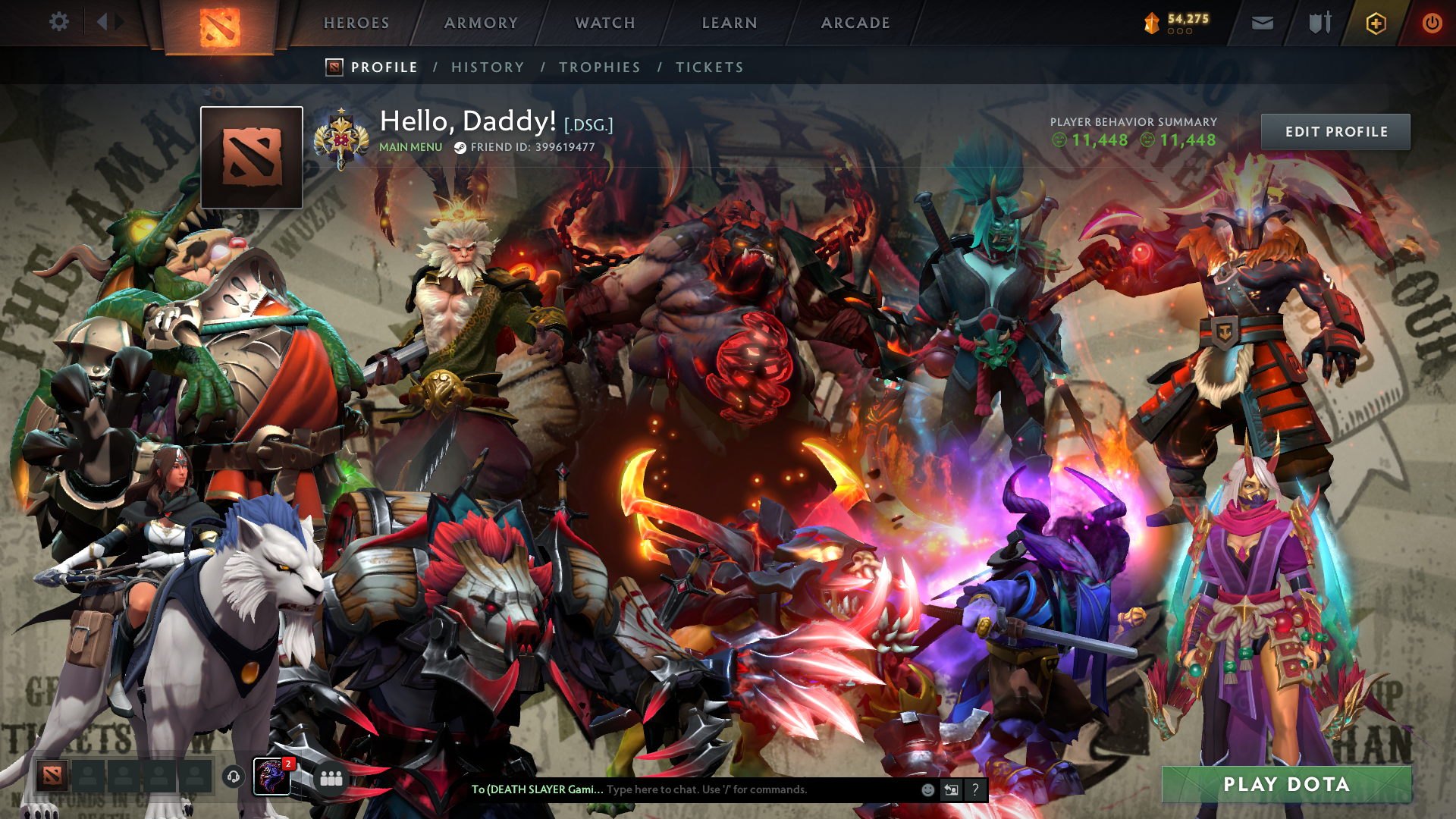Open the friends list icon near chat

pos(330,777)
